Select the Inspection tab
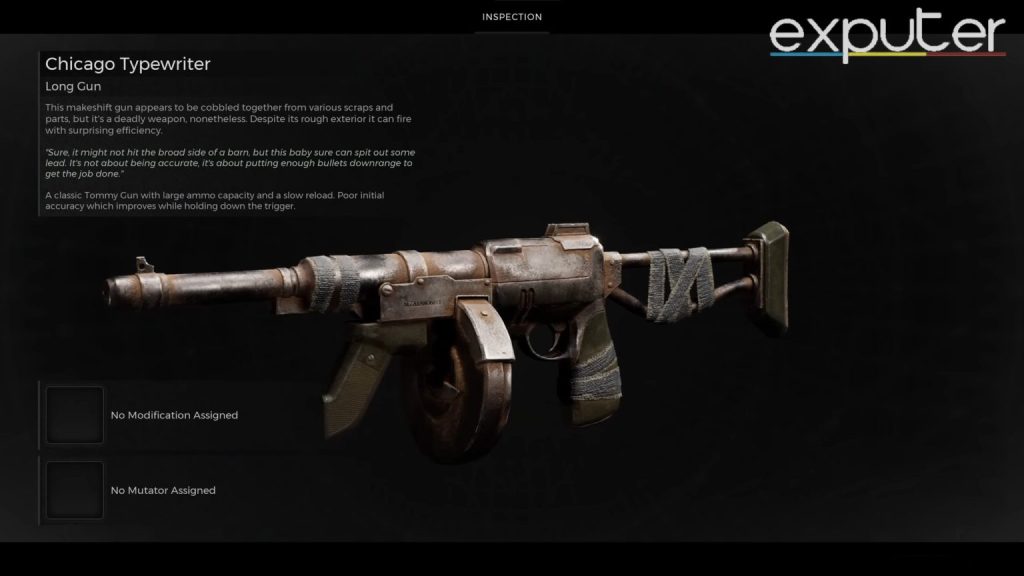Image resolution: width=1024 pixels, height=576 pixels. click(x=512, y=17)
